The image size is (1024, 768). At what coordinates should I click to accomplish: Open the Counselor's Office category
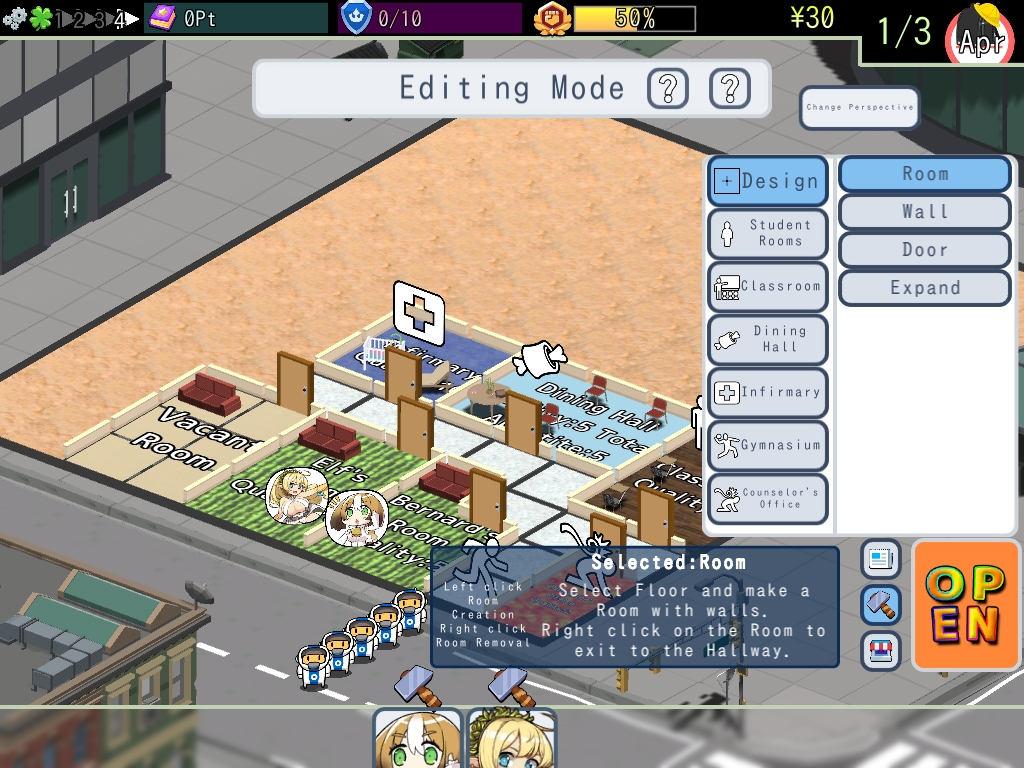point(768,498)
